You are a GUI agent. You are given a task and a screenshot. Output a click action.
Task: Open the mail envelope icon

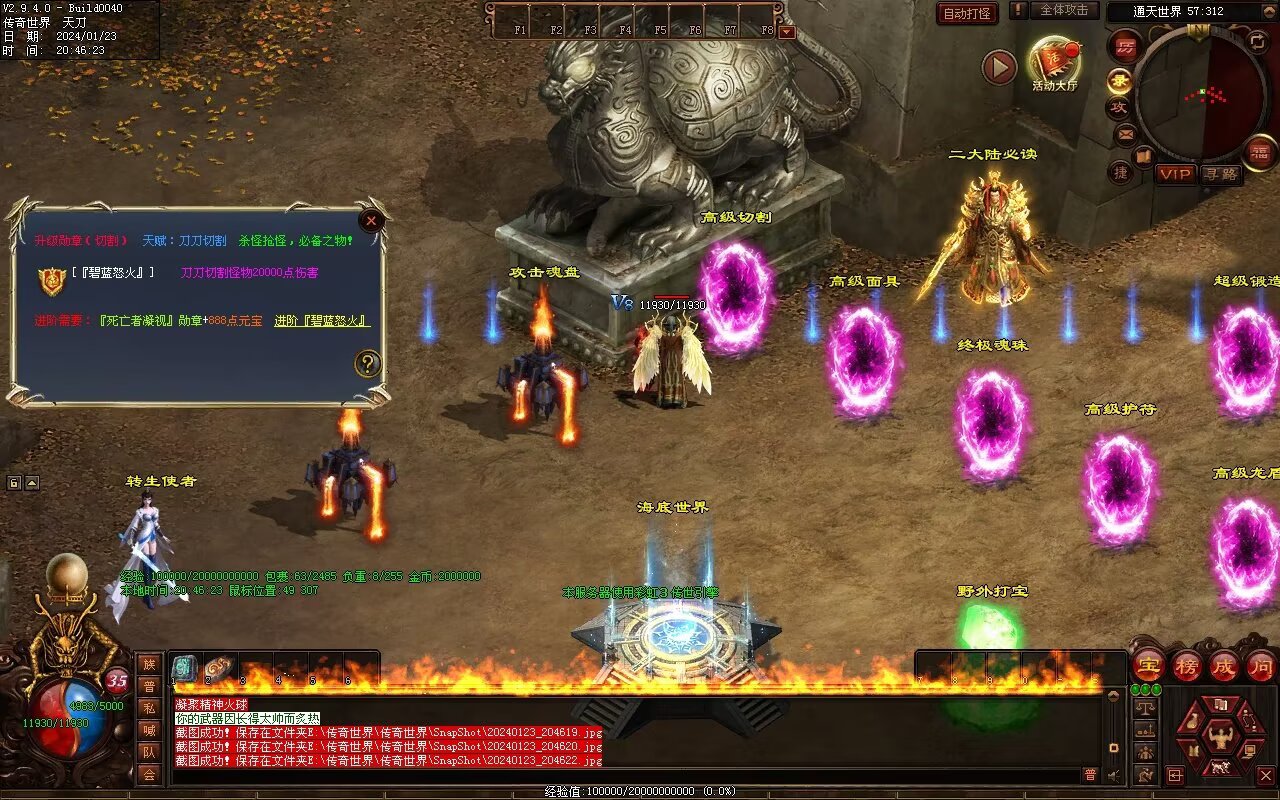(1125, 133)
